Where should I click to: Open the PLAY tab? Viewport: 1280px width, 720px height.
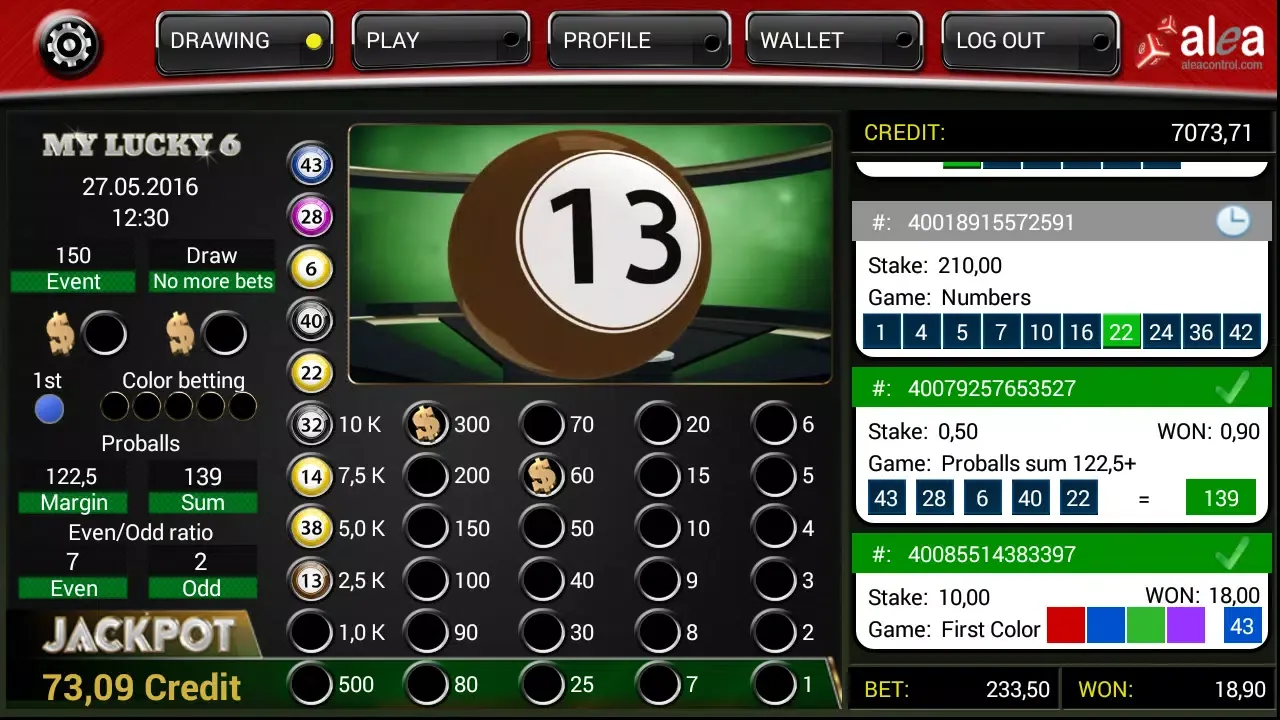(x=440, y=42)
